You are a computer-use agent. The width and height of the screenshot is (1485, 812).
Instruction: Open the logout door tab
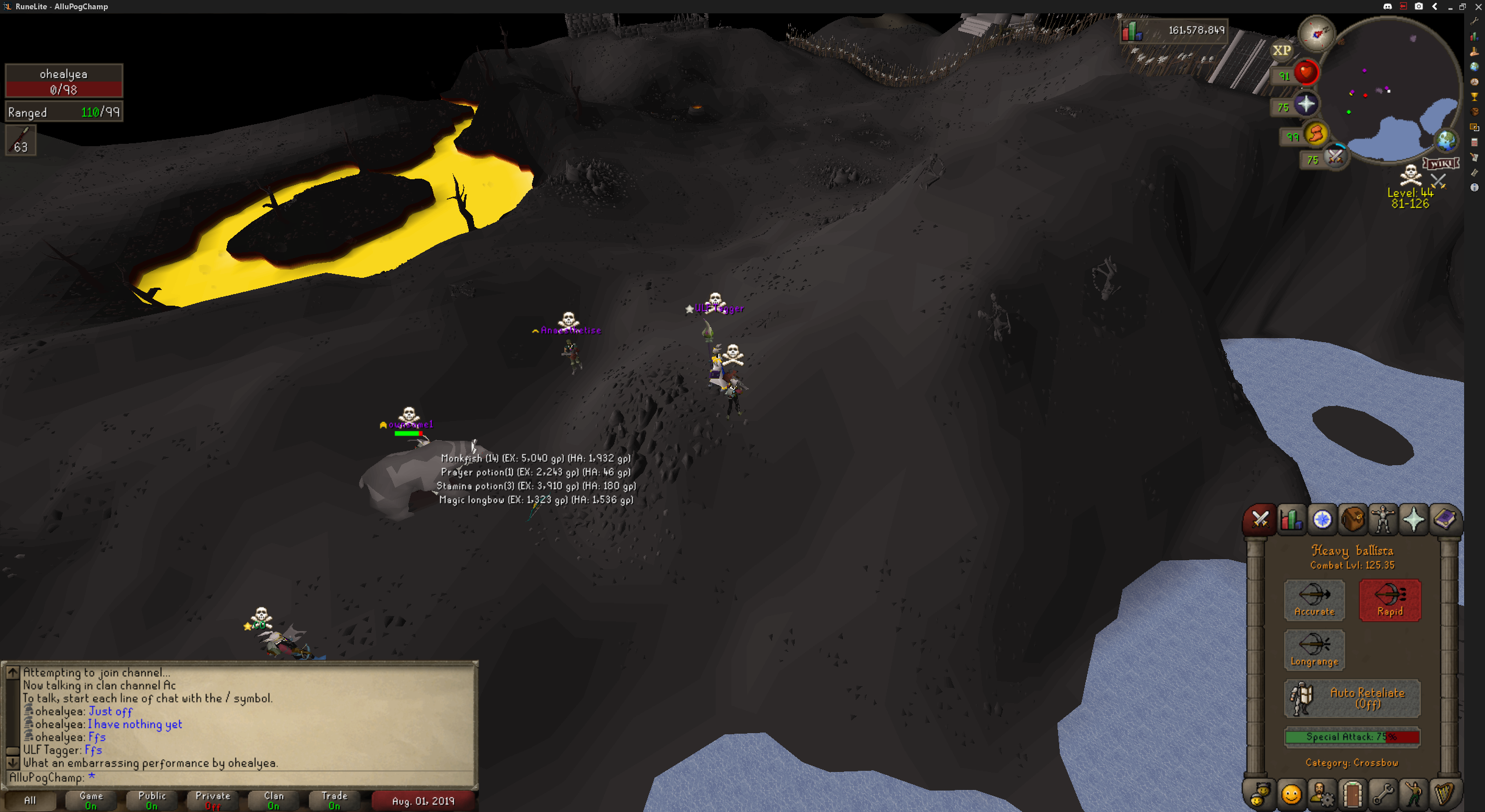1353,794
